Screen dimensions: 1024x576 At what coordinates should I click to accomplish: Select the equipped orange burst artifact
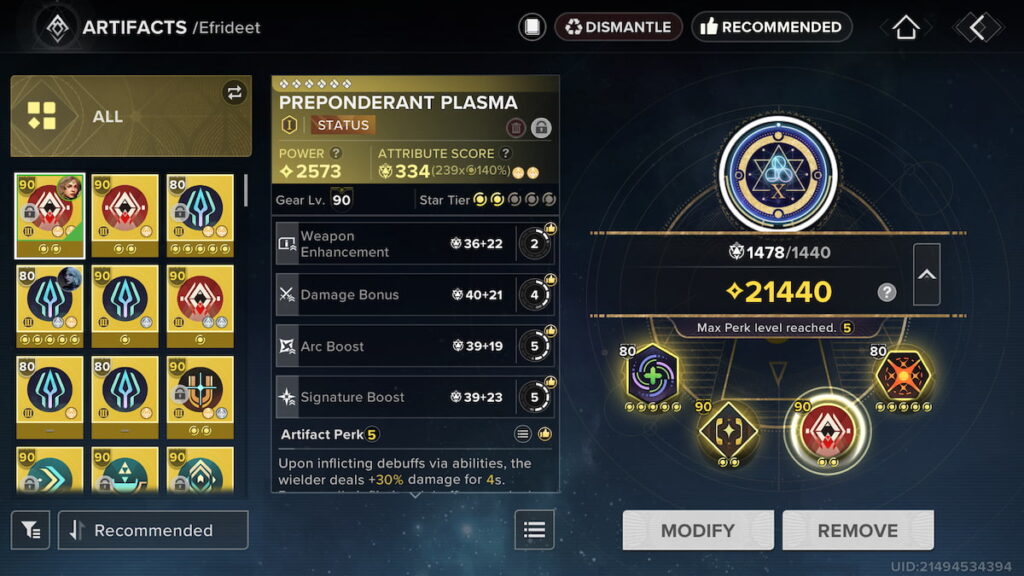(904, 375)
